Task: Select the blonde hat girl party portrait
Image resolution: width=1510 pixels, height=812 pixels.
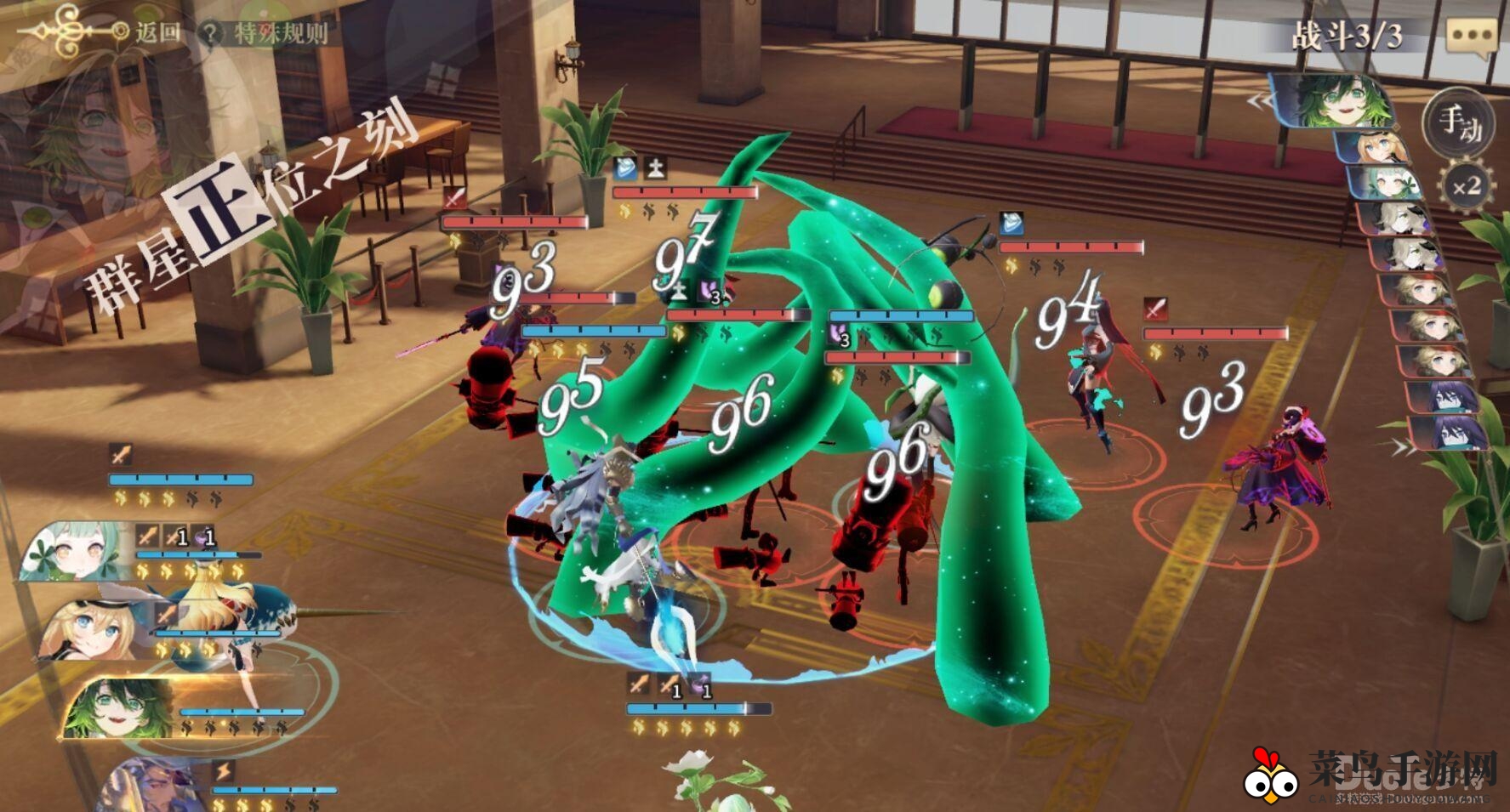Action: pos(95,629)
